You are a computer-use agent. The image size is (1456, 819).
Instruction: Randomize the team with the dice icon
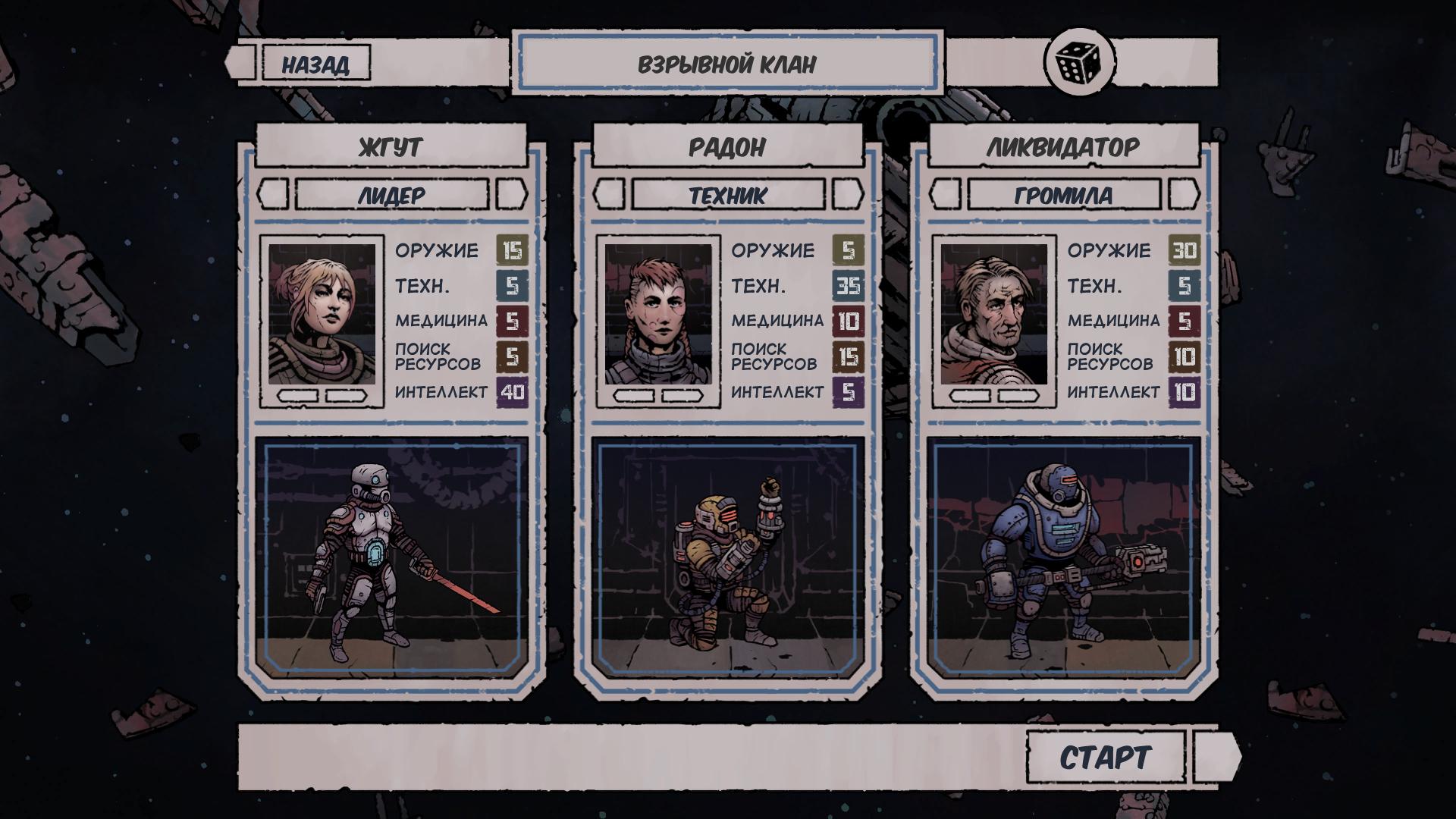click(x=1079, y=62)
